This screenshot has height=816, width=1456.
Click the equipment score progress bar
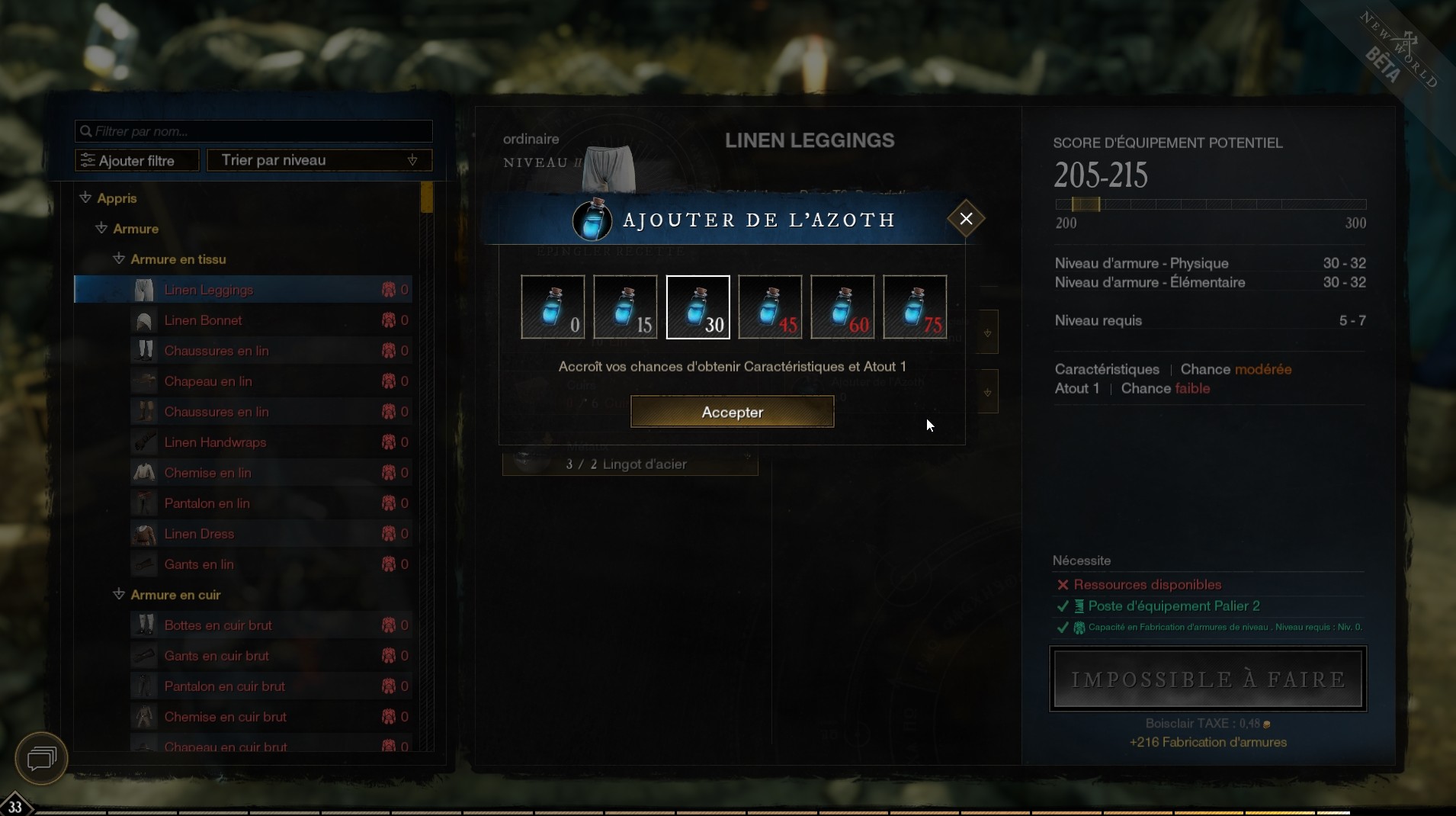[1211, 204]
